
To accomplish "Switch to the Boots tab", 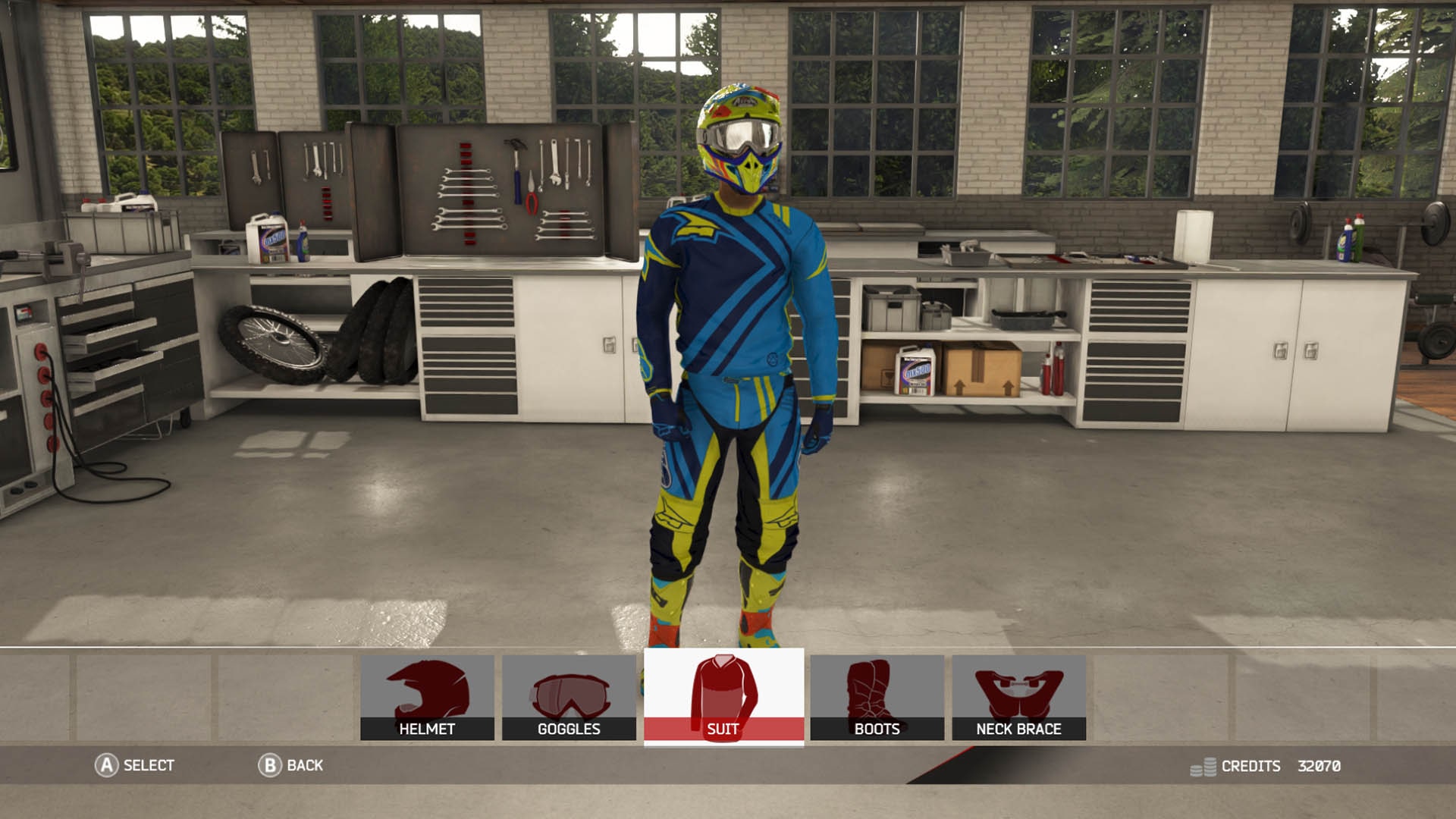I will [x=877, y=698].
